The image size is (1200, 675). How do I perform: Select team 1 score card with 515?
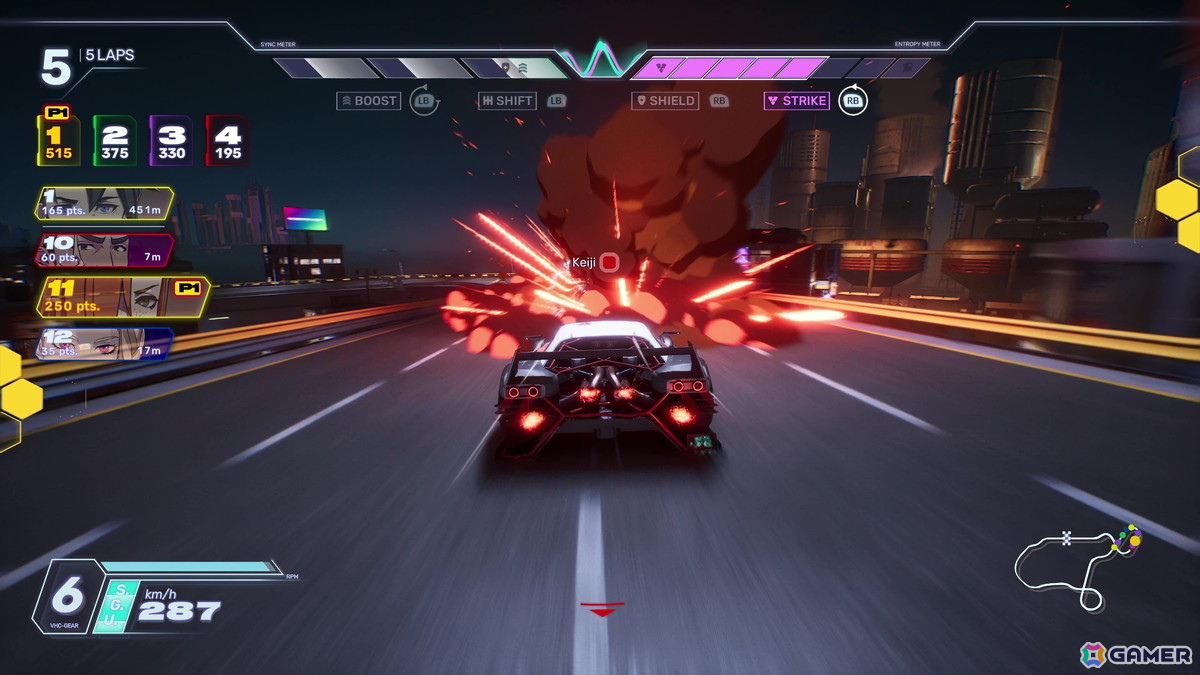(59, 141)
